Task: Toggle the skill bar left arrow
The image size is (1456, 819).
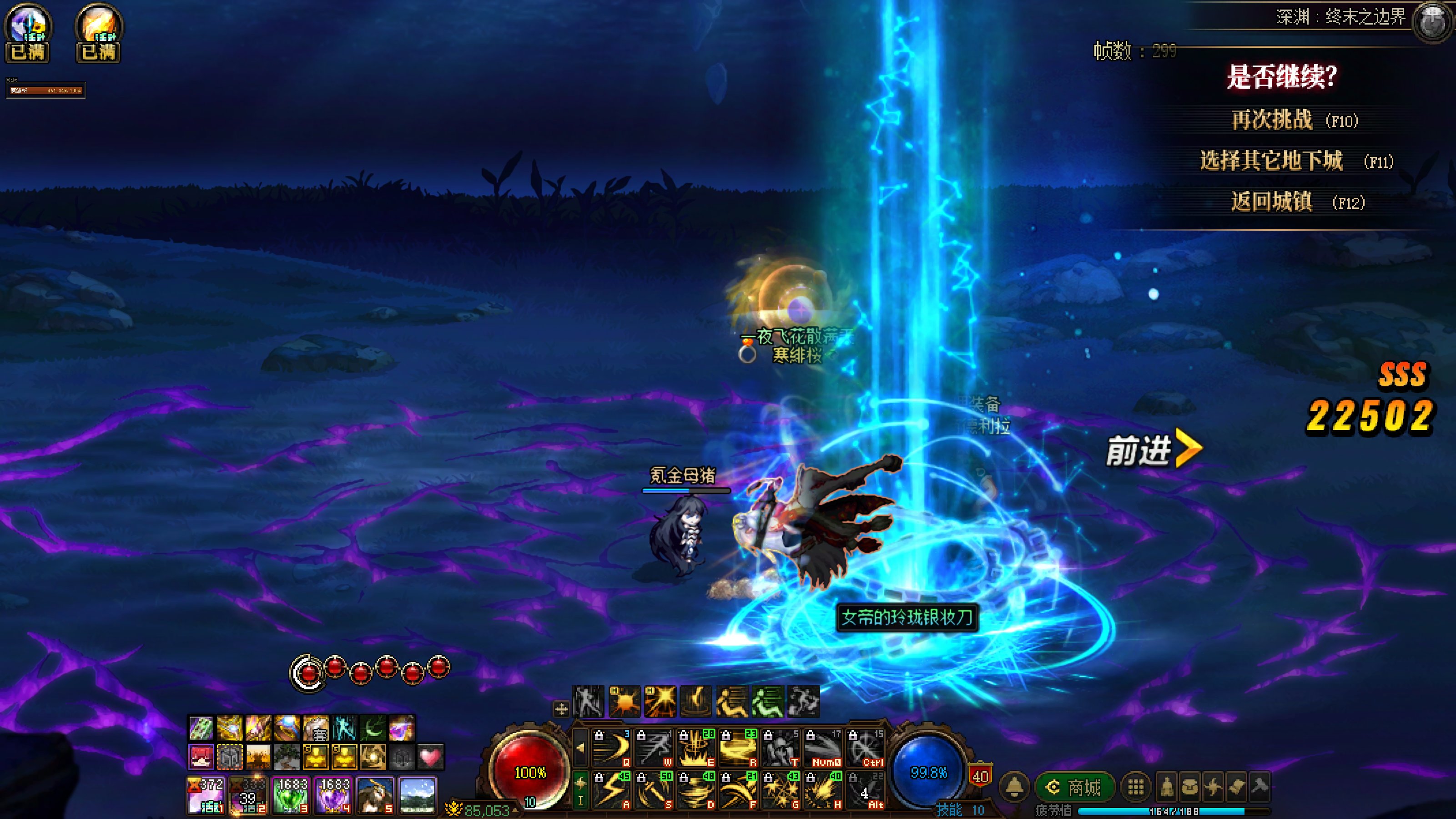Action: coord(580,747)
